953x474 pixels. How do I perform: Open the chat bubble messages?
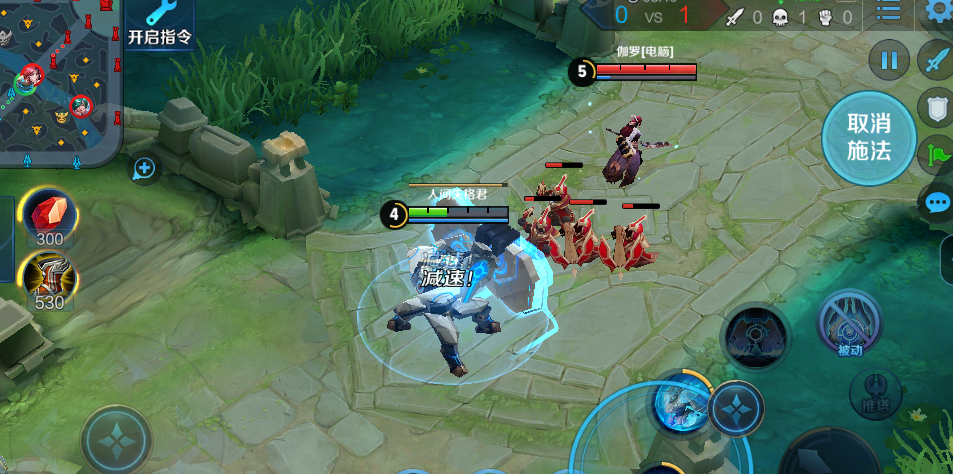tap(938, 203)
